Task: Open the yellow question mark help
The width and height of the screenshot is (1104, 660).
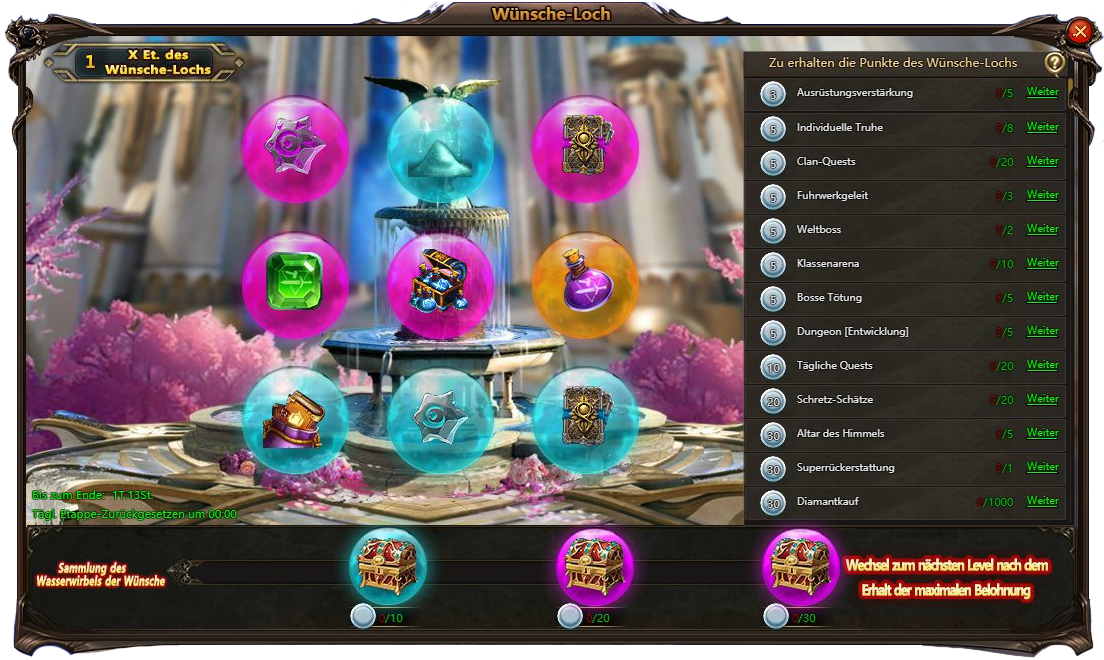Action: 1054,63
